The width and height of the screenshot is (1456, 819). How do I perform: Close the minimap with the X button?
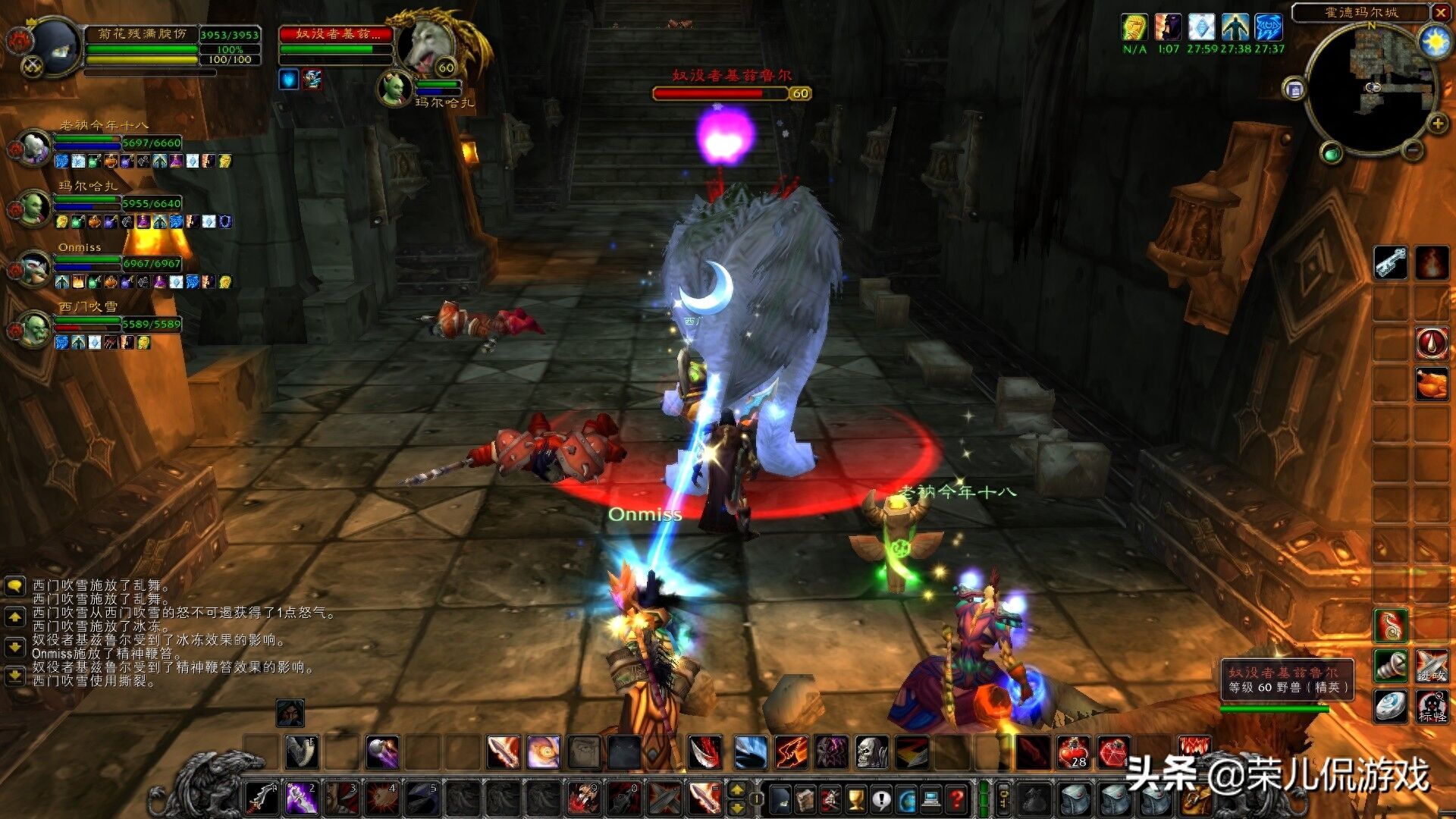(x=1440, y=12)
